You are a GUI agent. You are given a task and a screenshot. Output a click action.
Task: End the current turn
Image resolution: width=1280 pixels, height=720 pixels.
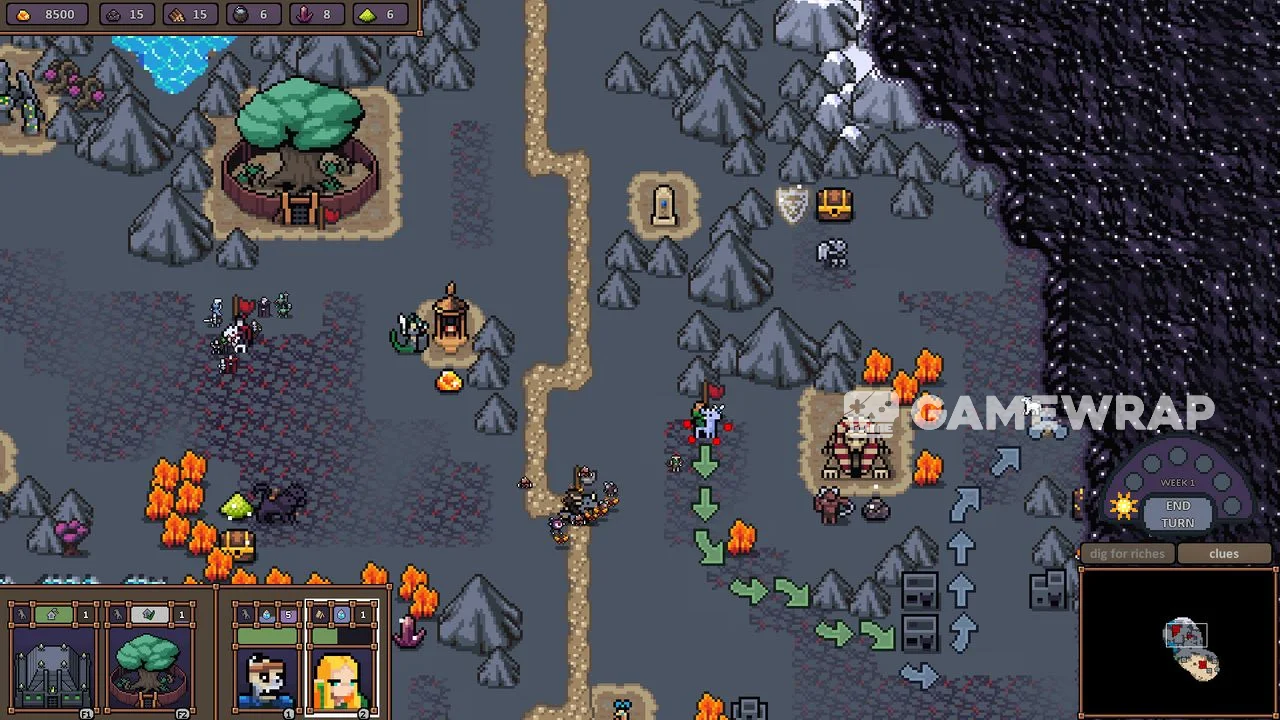(x=1177, y=514)
